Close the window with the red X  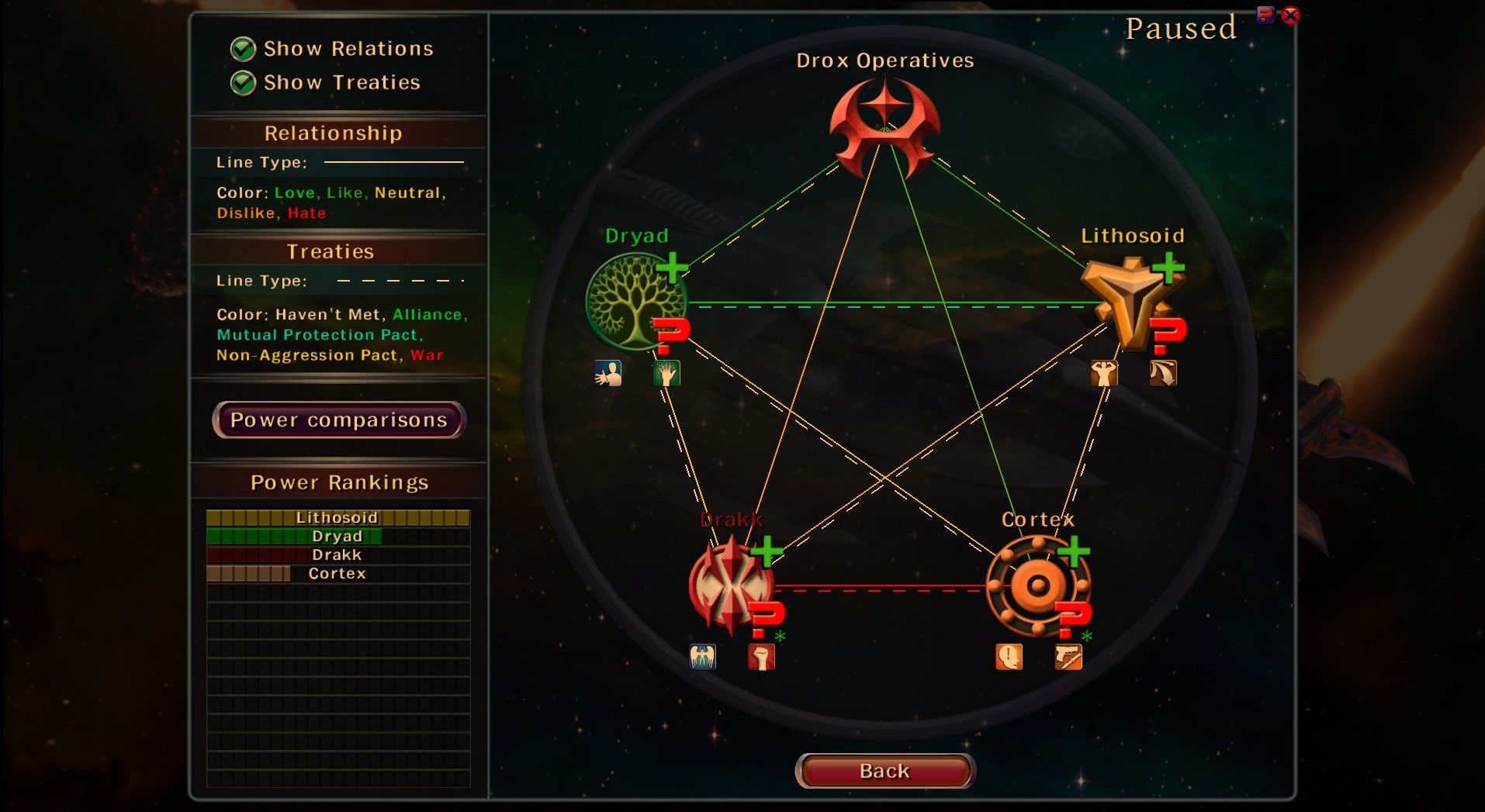(x=1290, y=16)
